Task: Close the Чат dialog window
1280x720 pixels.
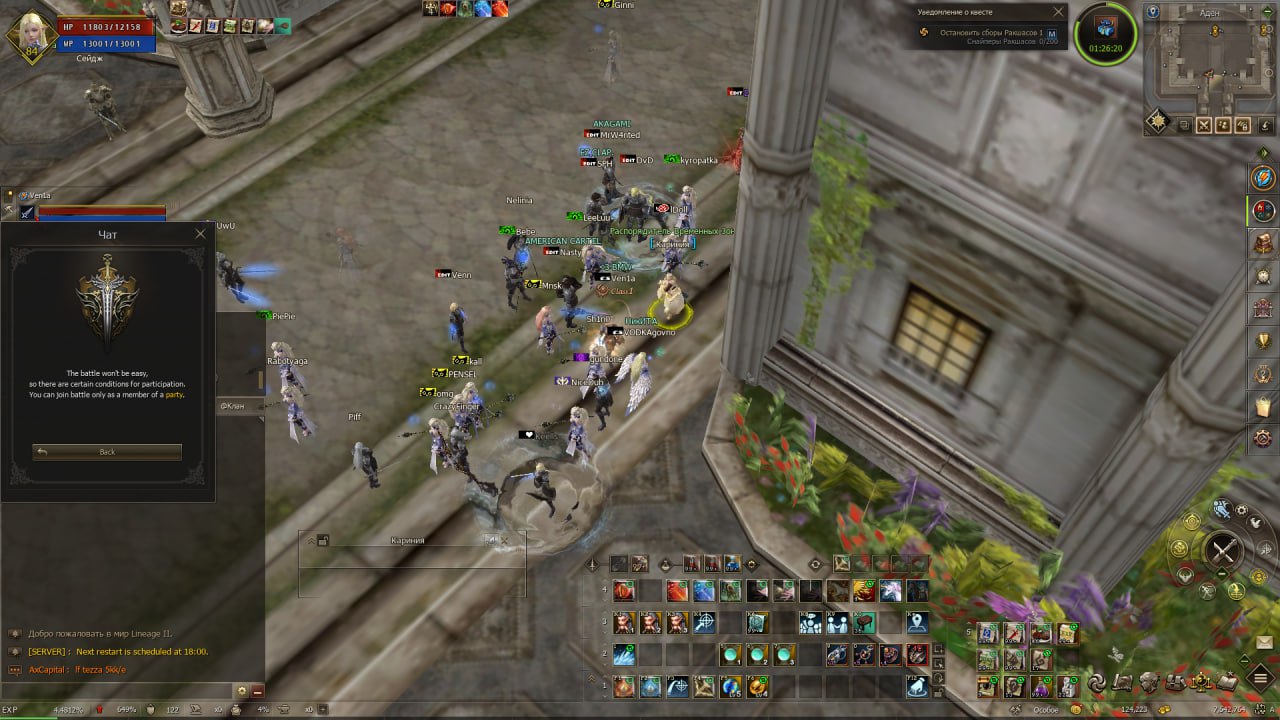Action: pos(200,234)
